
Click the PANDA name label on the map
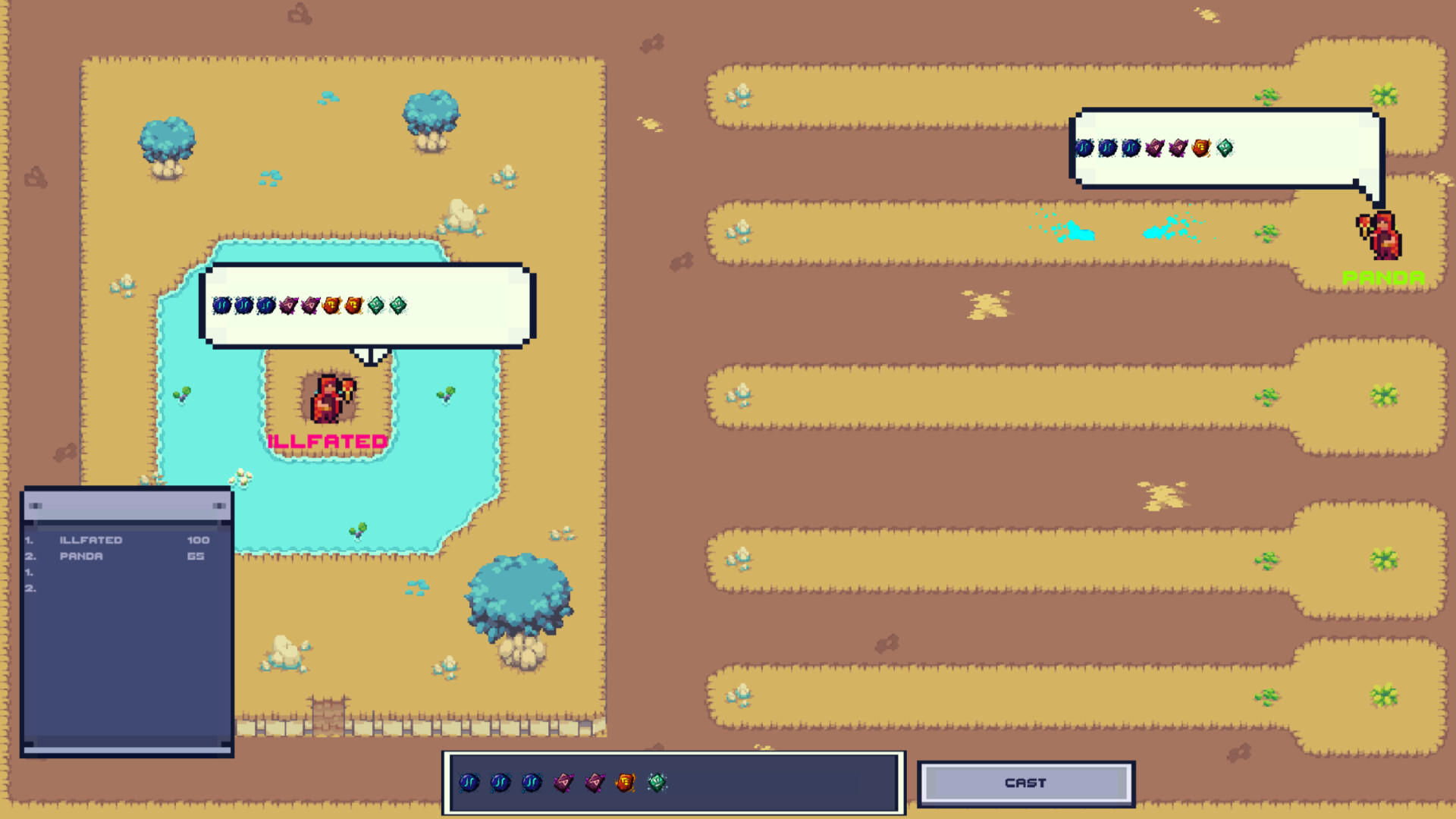point(1382,276)
